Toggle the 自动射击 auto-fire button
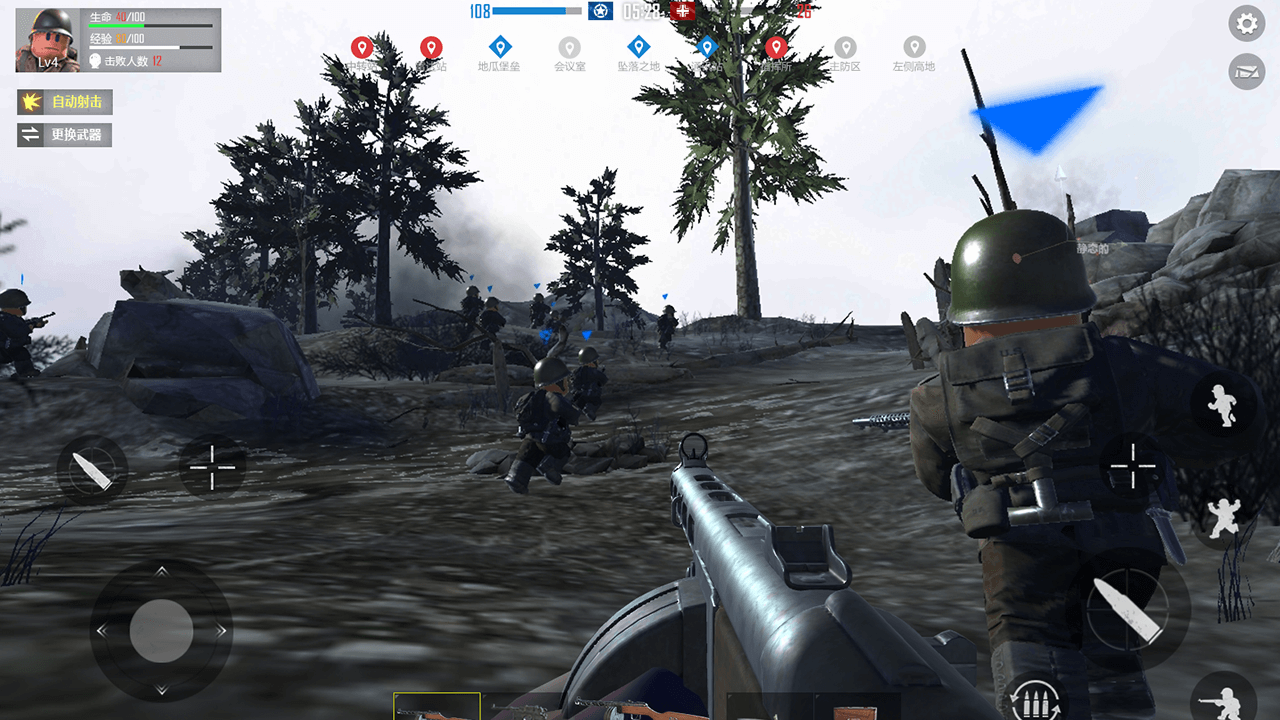The height and width of the screenshot is (720, 1280). [65, 102]
